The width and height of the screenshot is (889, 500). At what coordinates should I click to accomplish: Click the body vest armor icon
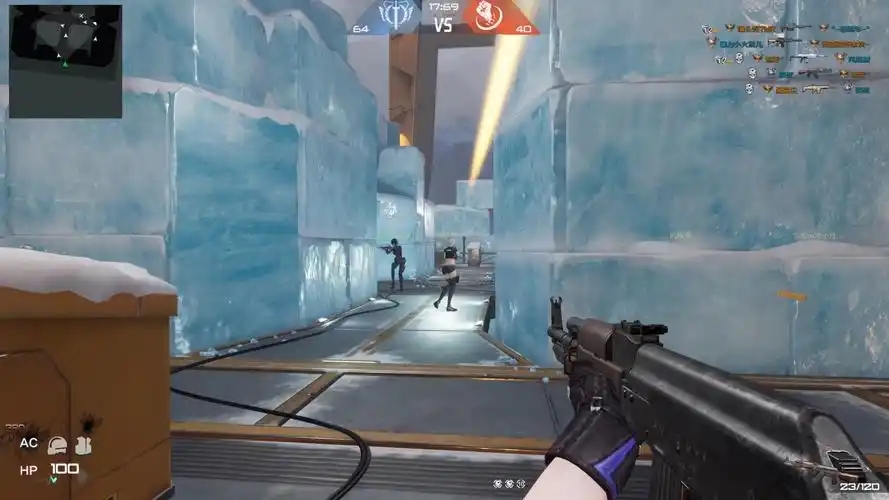pos(82,445)
